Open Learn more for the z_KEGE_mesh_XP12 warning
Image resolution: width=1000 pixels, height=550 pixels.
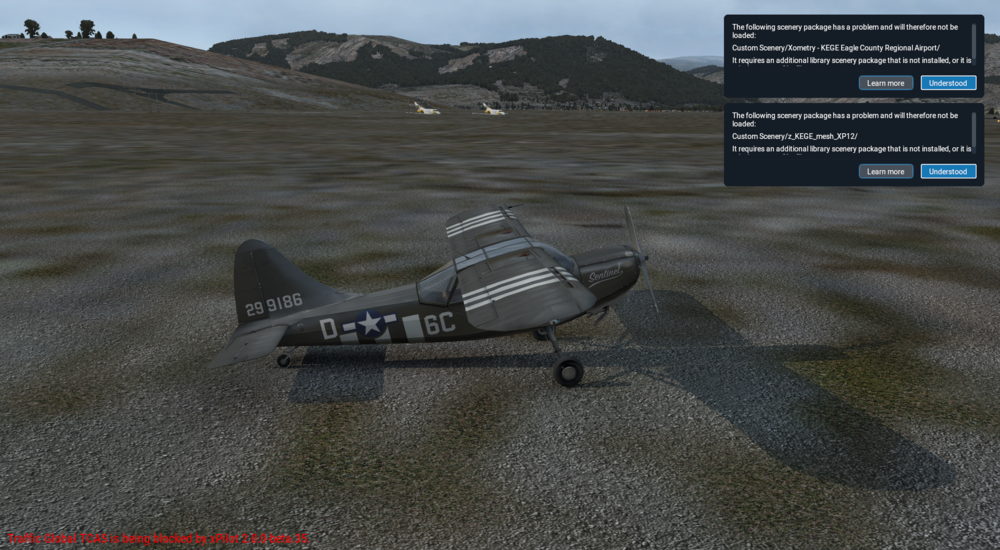(885, 171)
